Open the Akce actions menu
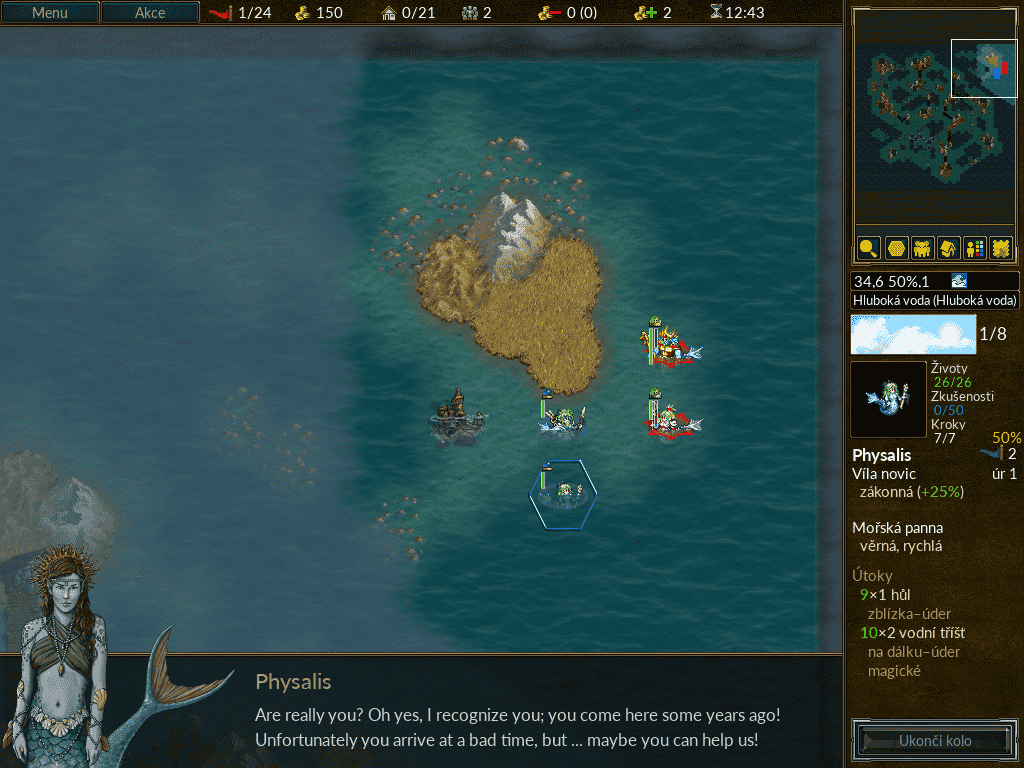The width and height of the screenshot is (1024, 768). [x=150, y=13]
